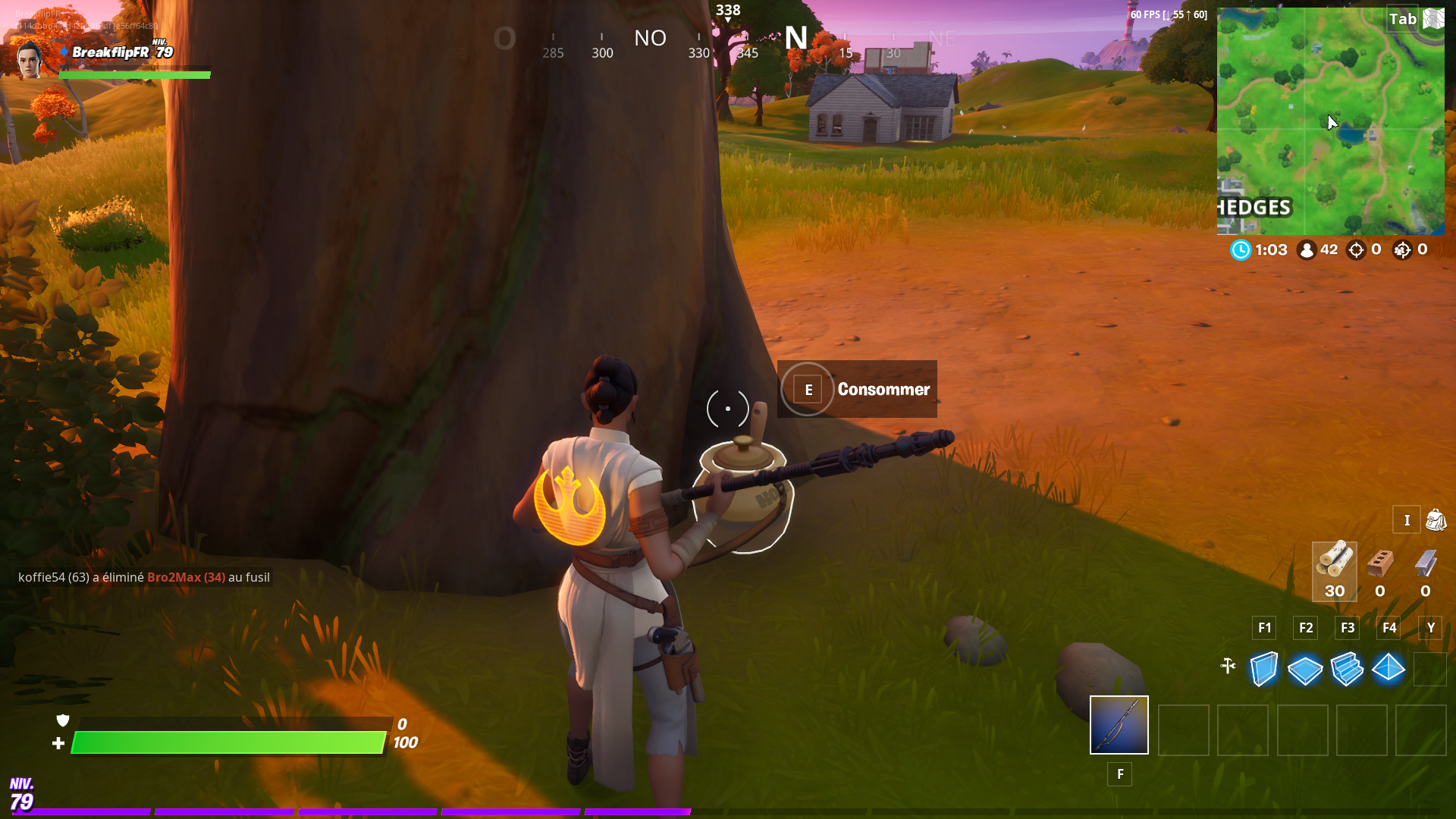The height and width of the screenshot is (819, 1456).
Task: Click the BreakflipFR player portrait
Action: click(x=30, y=59)
